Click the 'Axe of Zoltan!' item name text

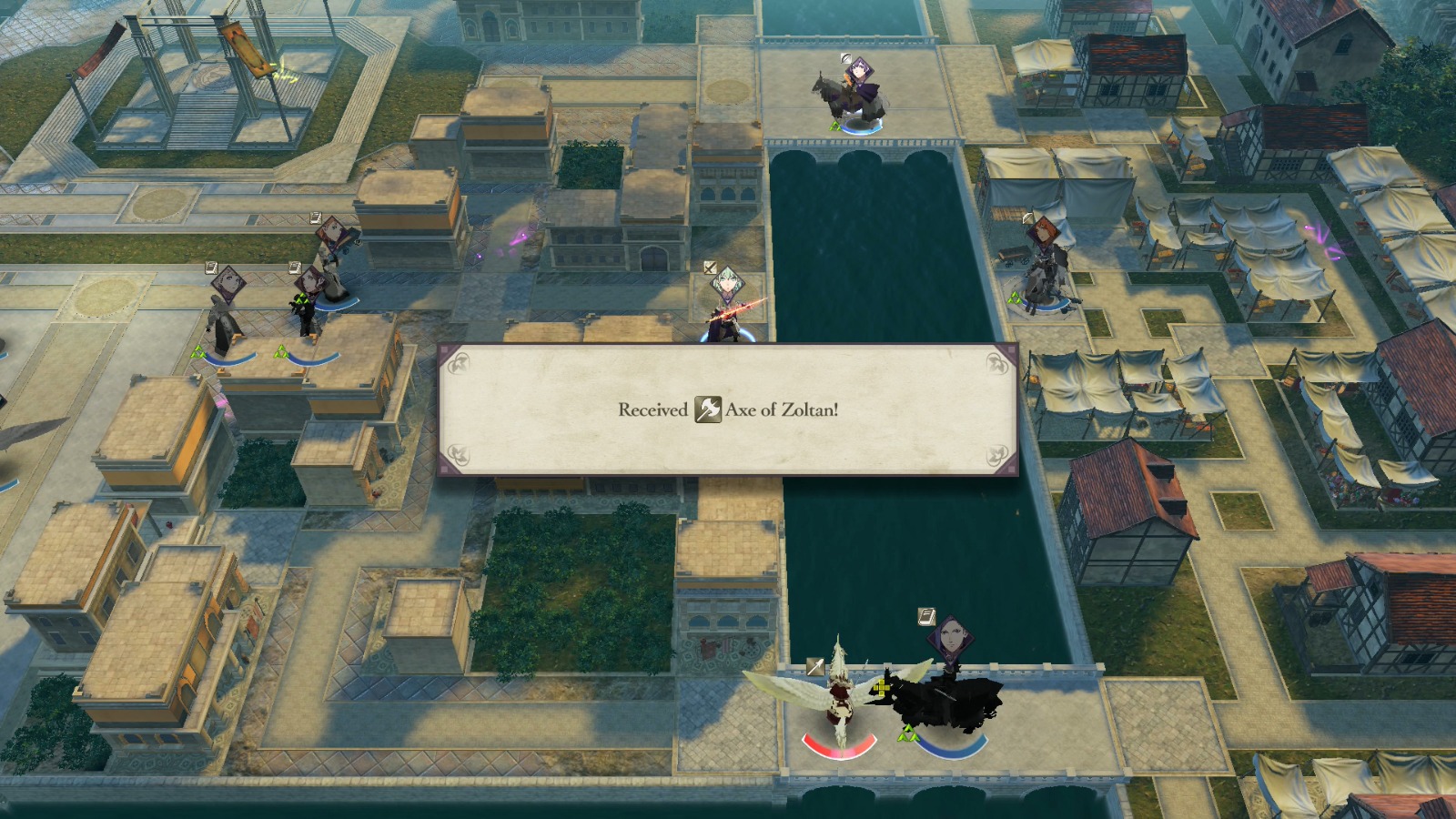[781, 411]
